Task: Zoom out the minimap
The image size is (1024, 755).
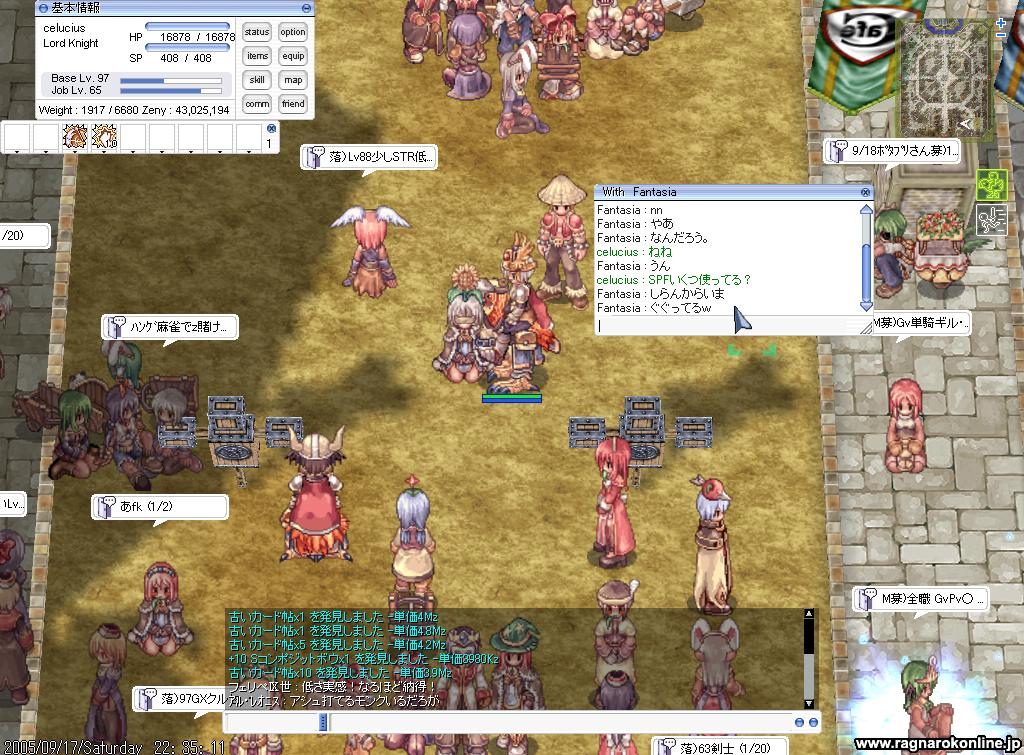Action: [1002, 36]
